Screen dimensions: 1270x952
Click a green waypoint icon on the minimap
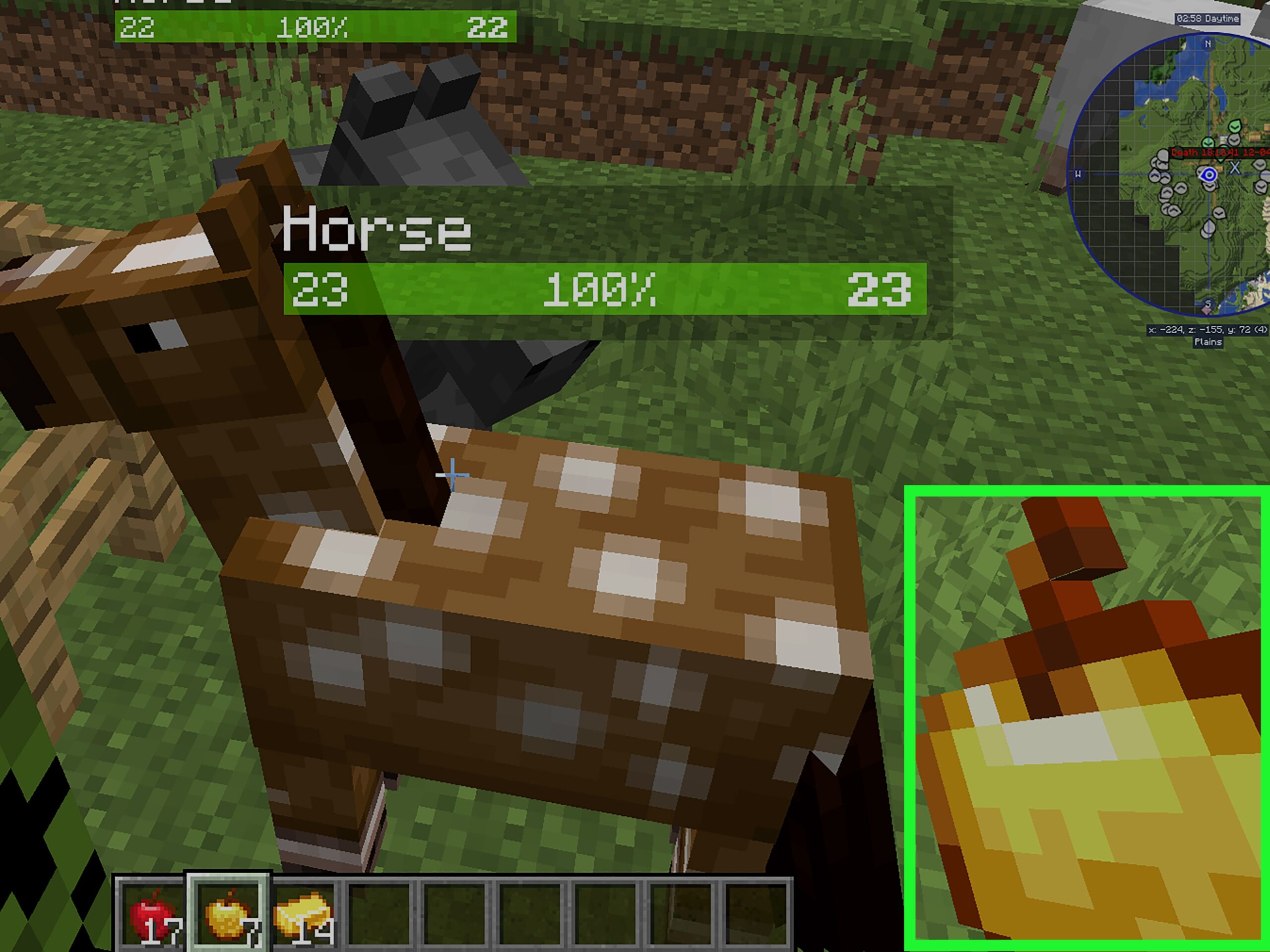[1234, 126]
